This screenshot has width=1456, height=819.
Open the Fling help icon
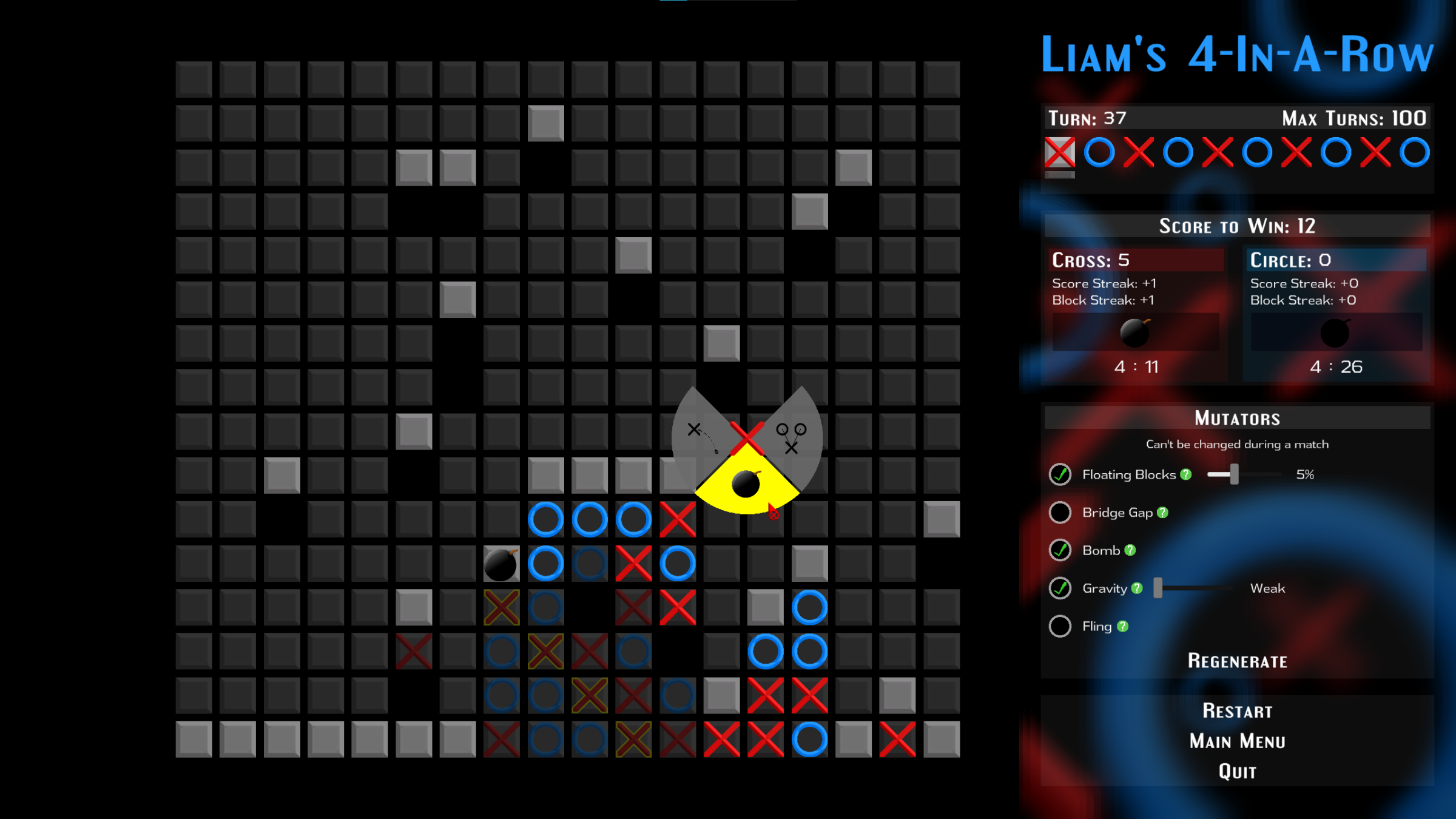click(x=1123, y=626)
